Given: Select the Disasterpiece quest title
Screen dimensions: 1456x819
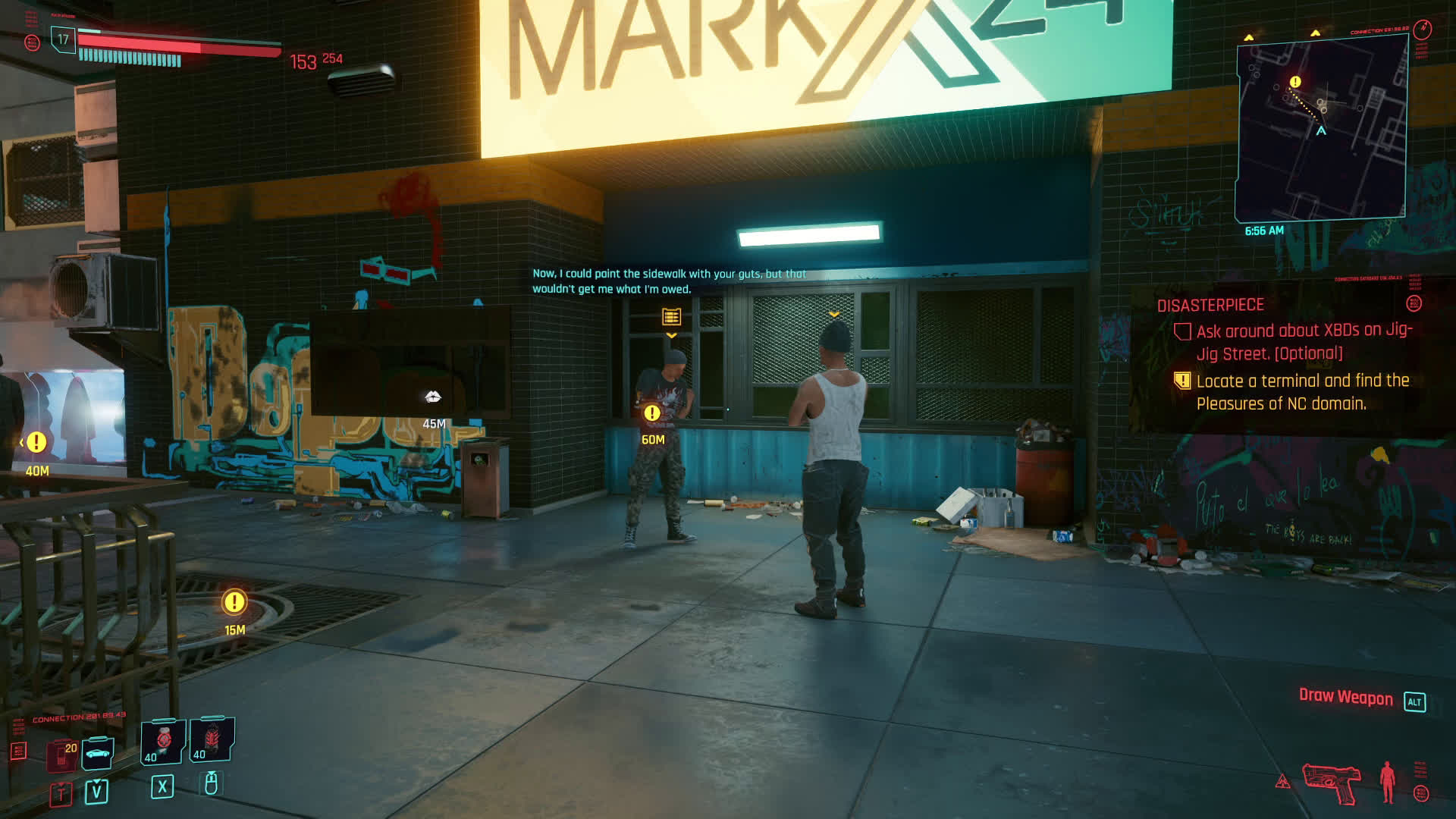Looking at the screenshot, I should coord(1210,305).
